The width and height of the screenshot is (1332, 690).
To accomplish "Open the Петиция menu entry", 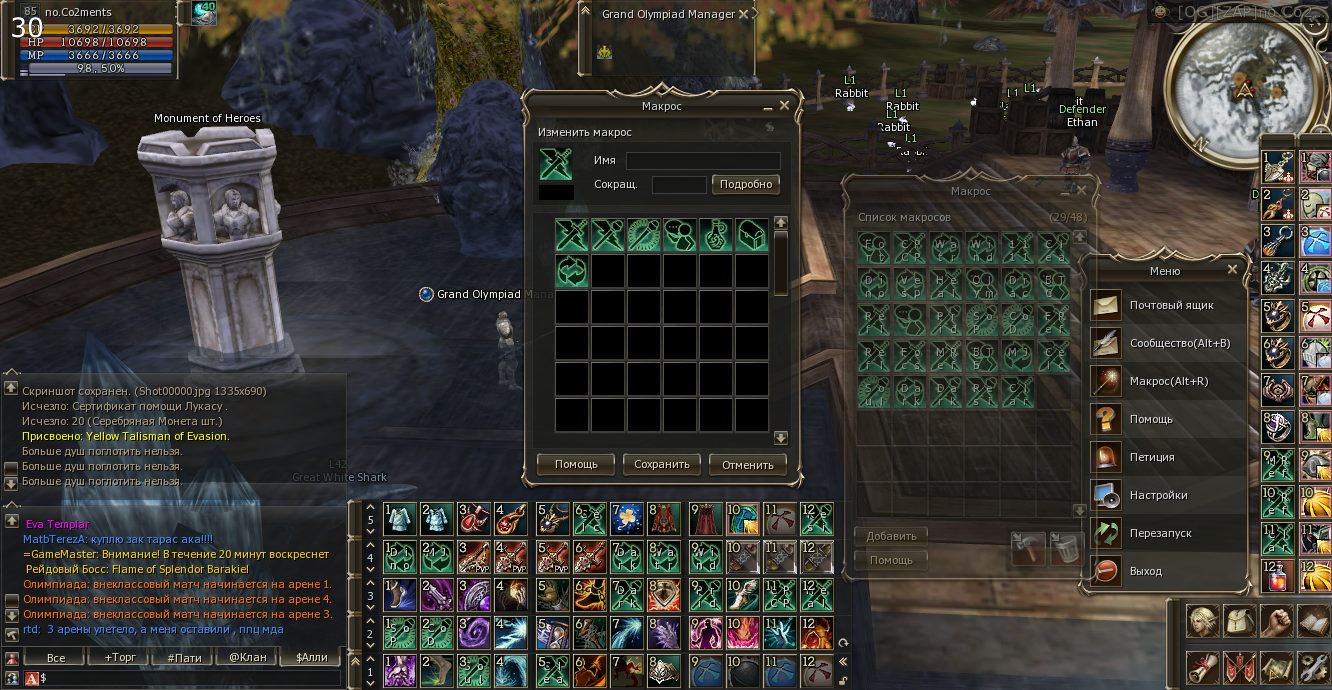I will (x=1152, y=457).
